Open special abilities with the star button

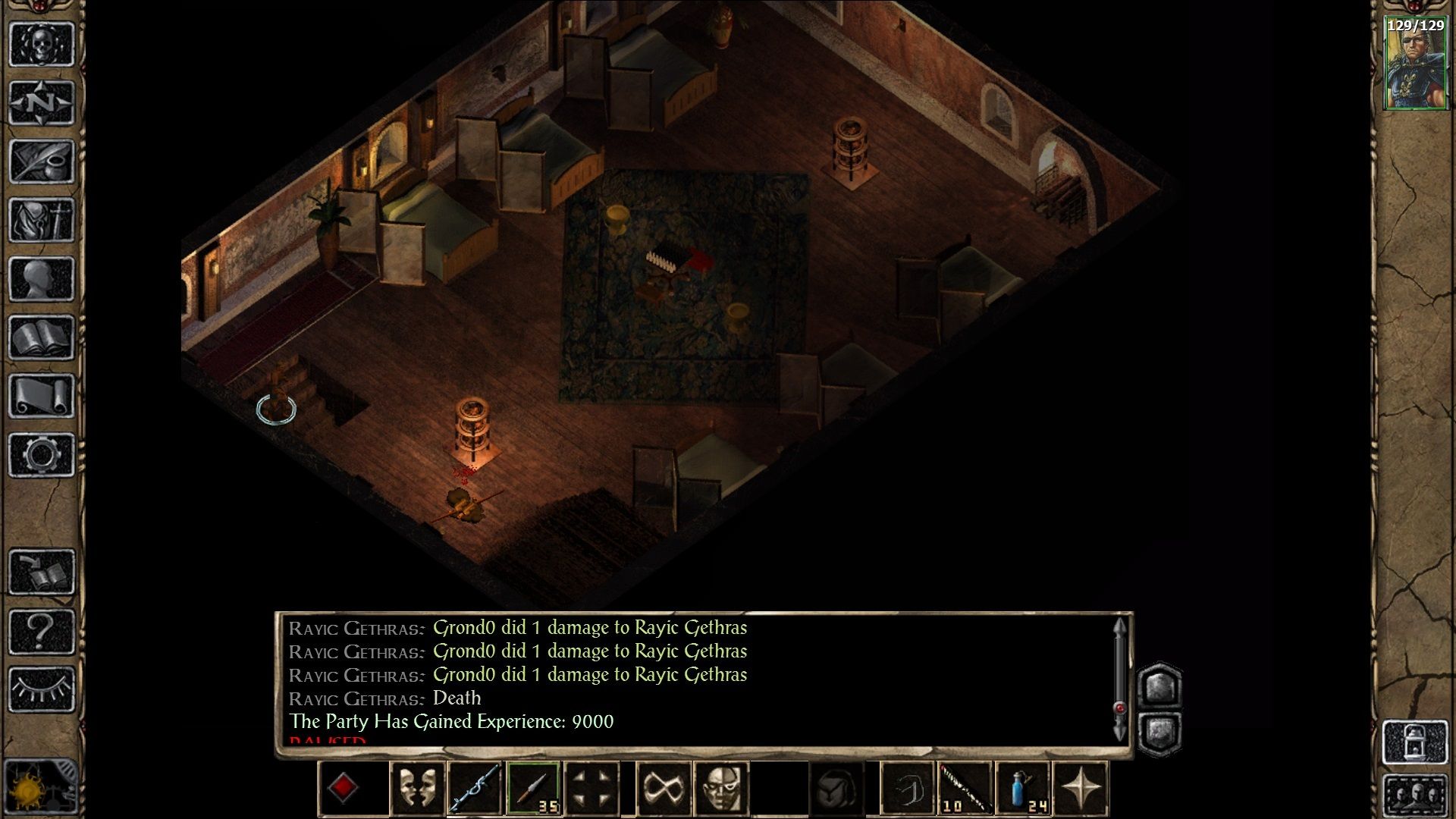(1080, 789)
